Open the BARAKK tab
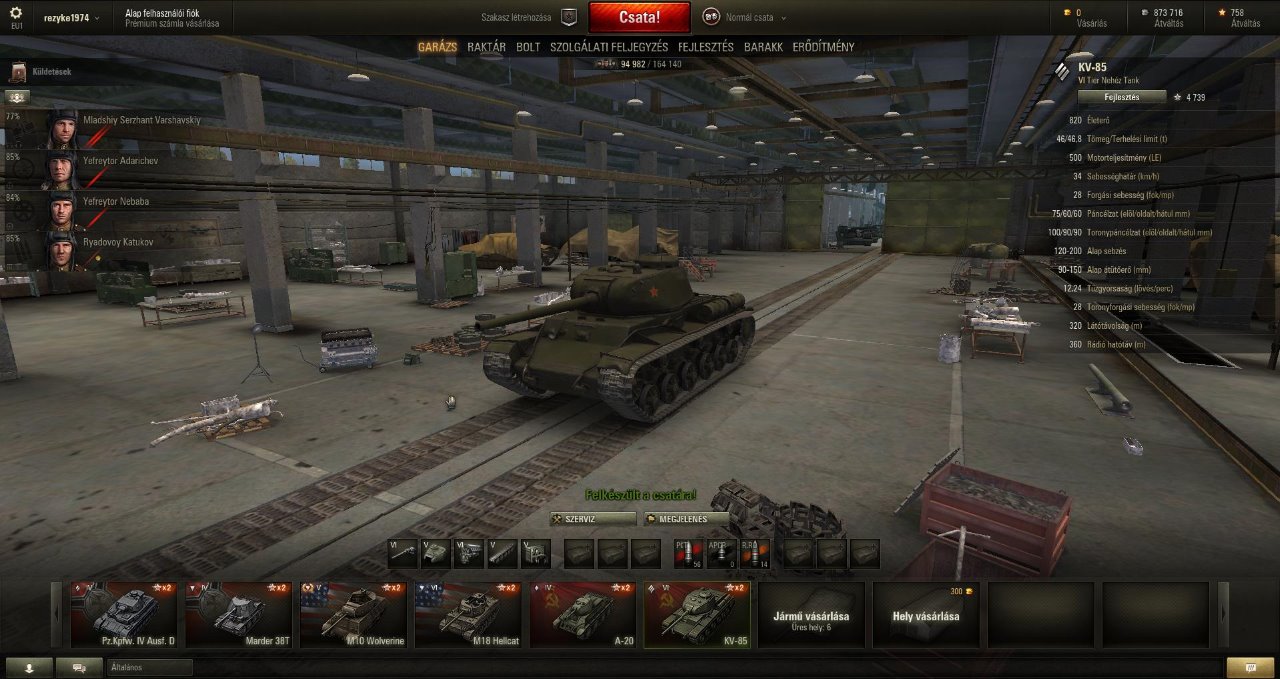The image size is (1280, 679). [x=763, y=47]
